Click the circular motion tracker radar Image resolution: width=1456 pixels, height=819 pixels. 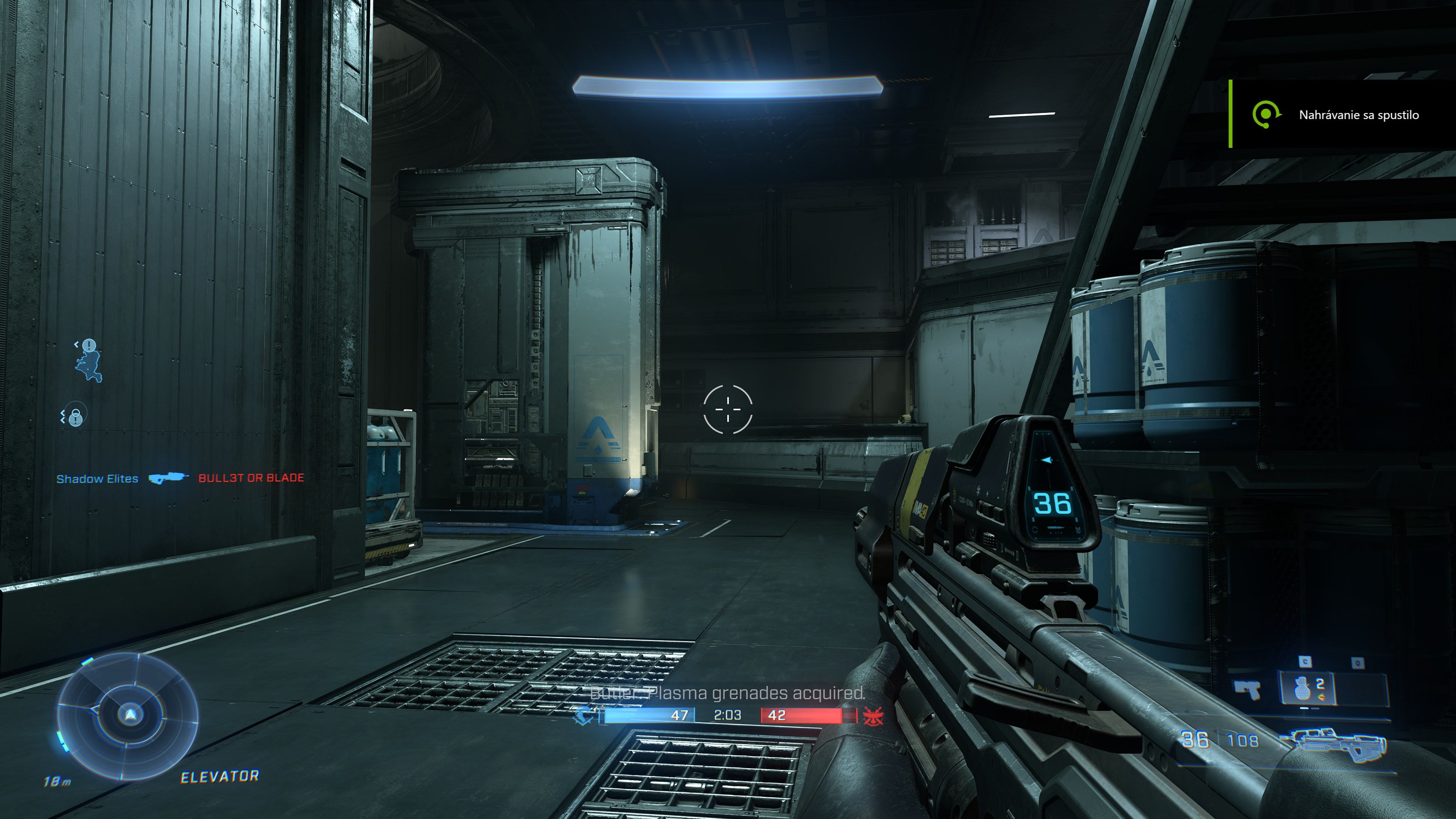click(x=128, y=714)
